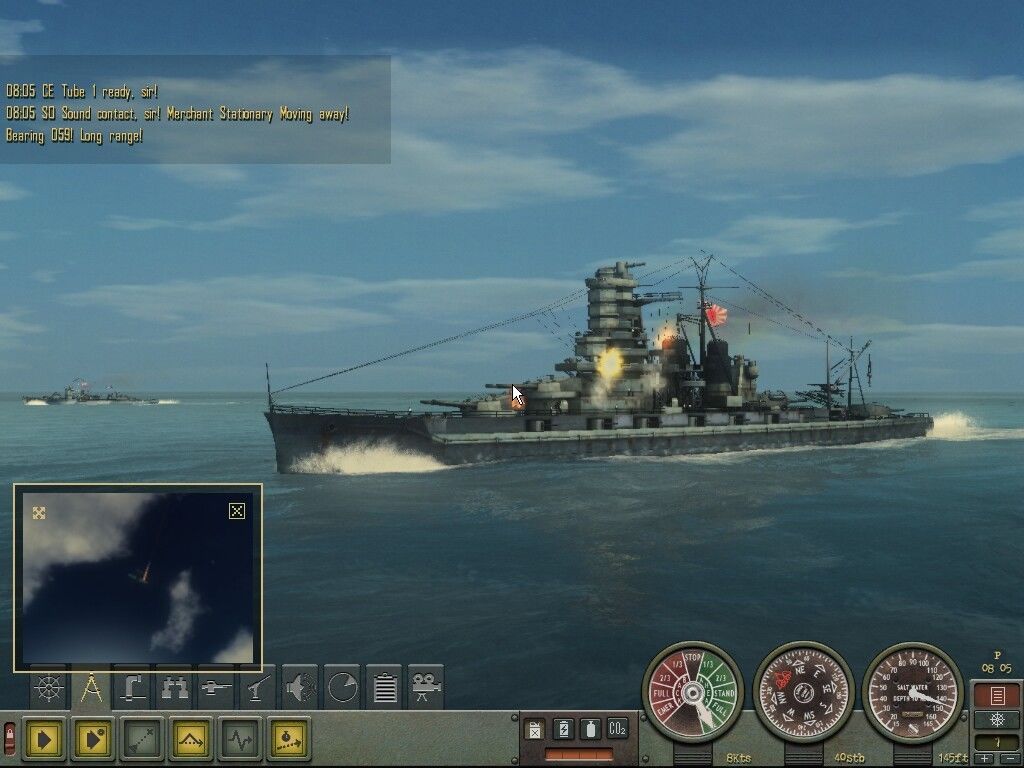Open the radar circle station tab
The width and height of the screenshot is (1024, 768).
click(x=342, y=688)
